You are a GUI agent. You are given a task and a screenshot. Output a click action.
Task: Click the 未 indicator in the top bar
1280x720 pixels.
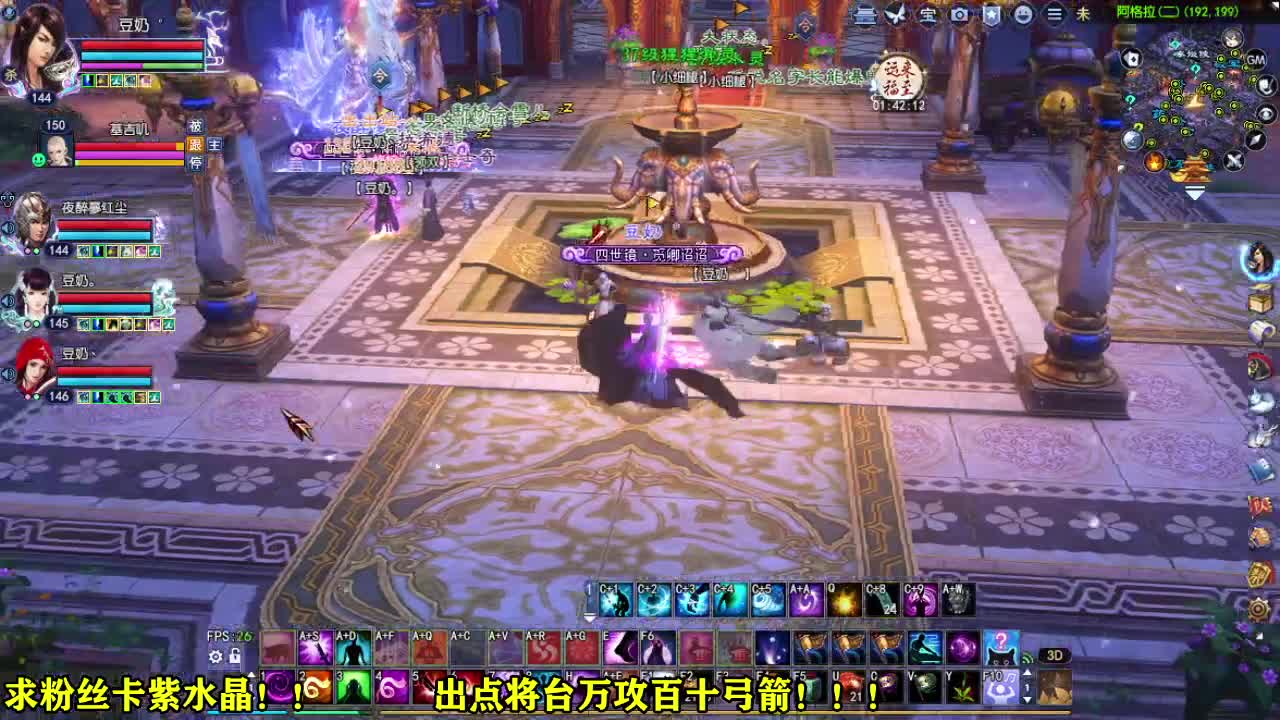(1084, 13)
